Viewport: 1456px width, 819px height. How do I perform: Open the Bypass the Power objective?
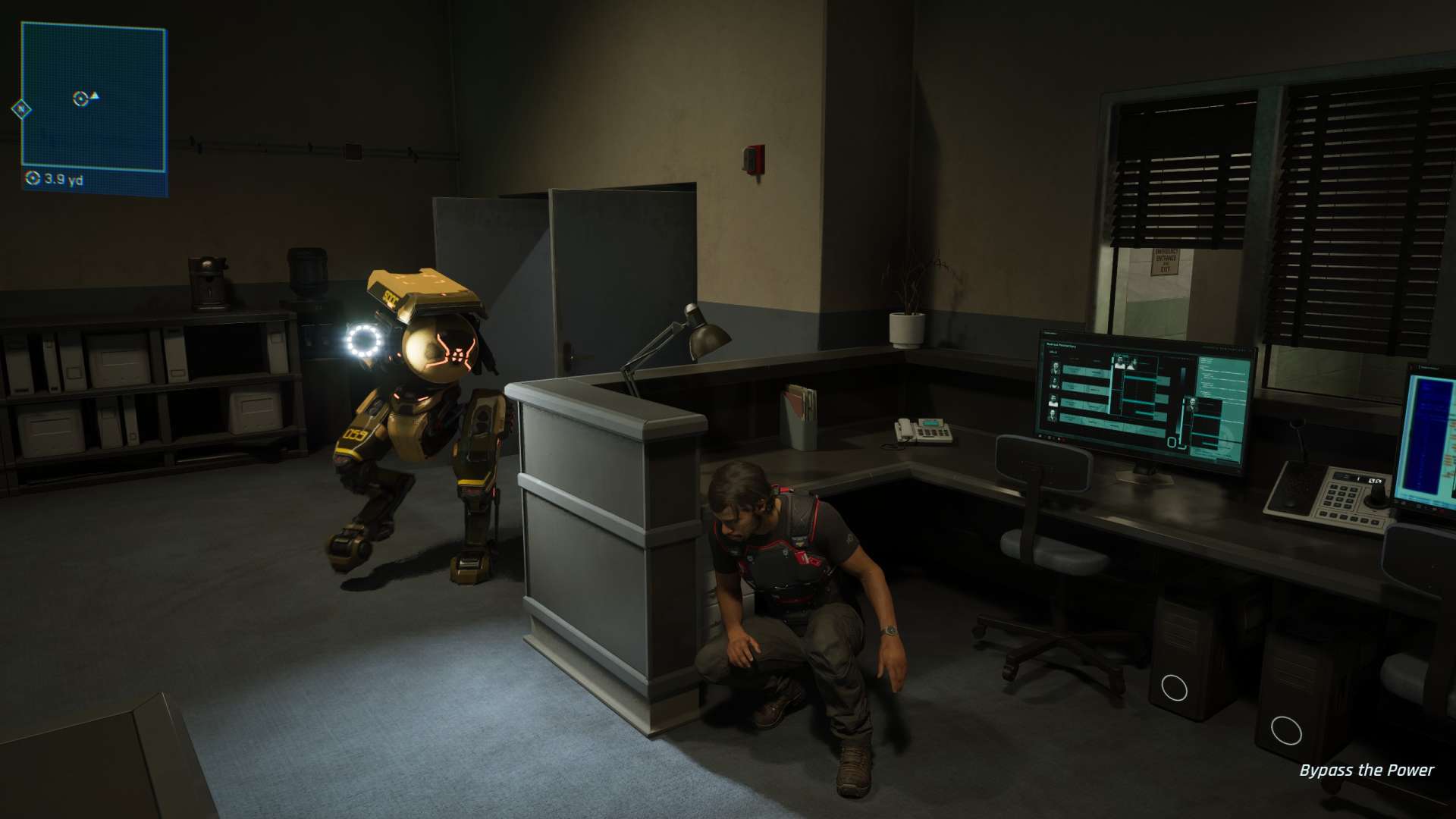(x=1366, y=770)
